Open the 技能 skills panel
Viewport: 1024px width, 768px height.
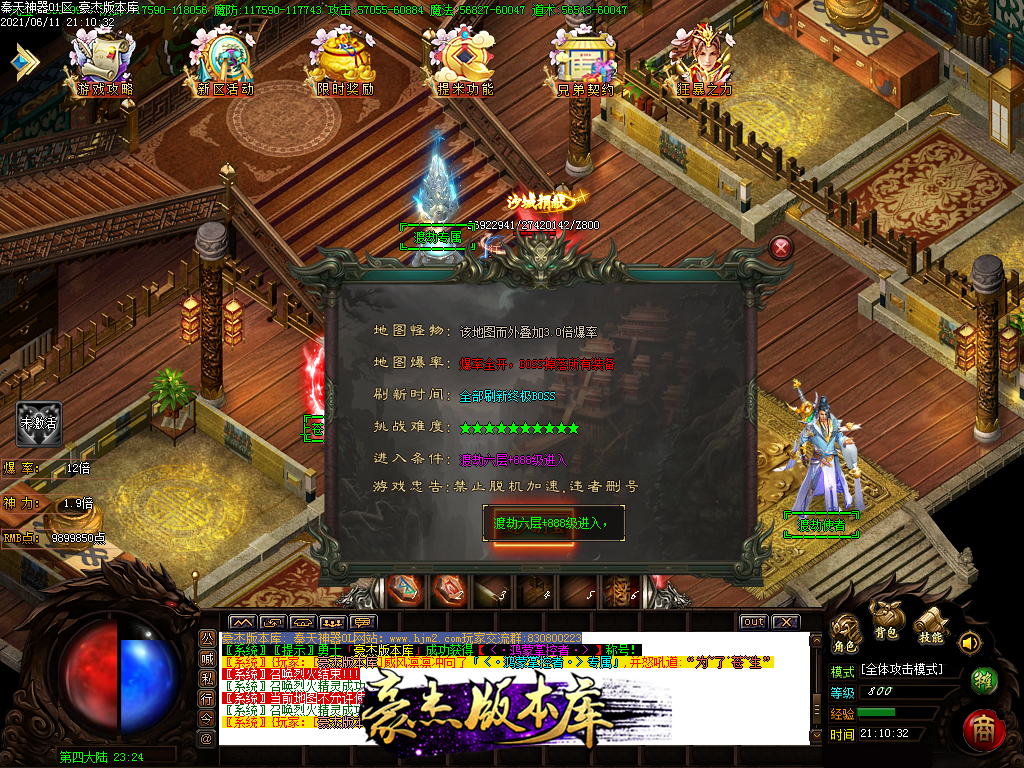(930, 625)
